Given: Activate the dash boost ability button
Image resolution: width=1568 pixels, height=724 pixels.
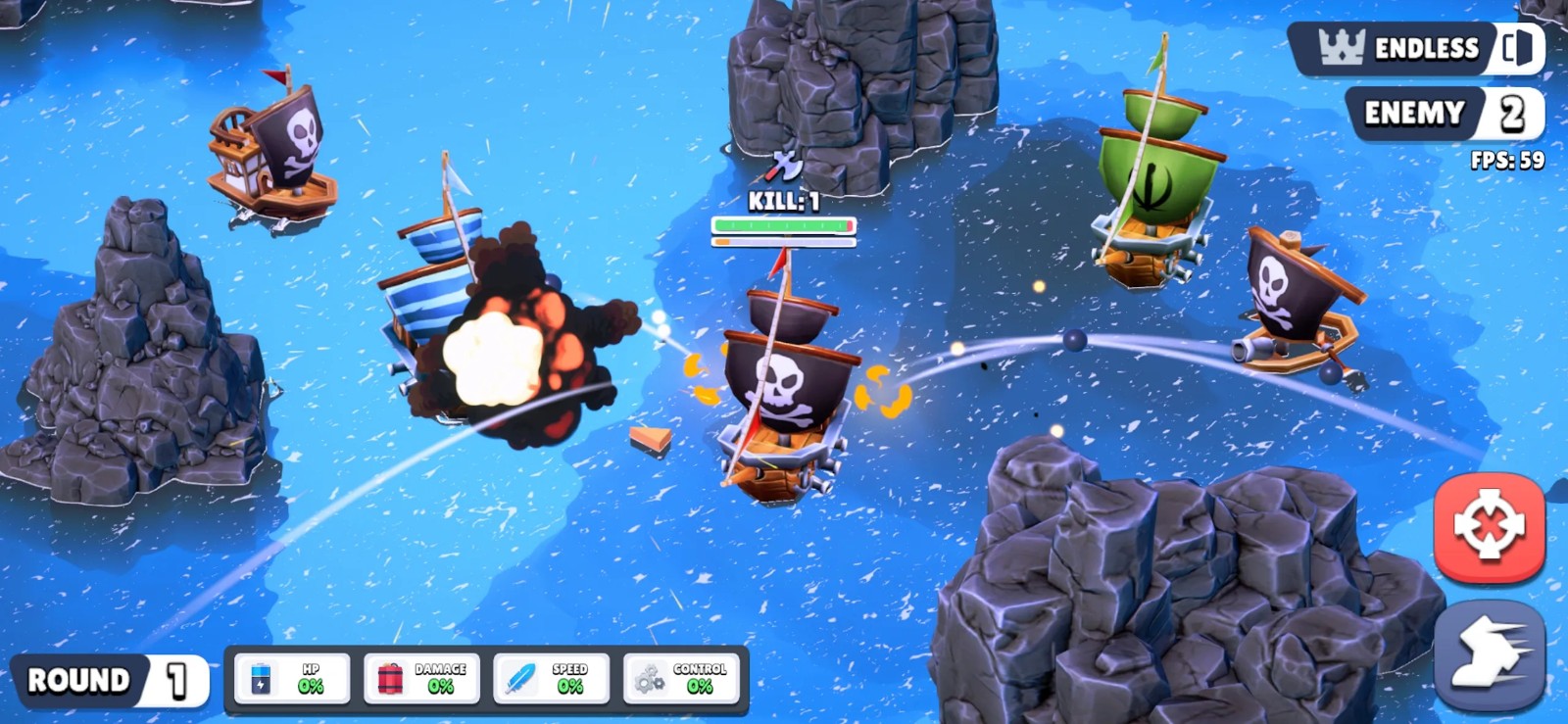Looking at the screenshot, I should pyautogui.click(x=1489, y=653).
